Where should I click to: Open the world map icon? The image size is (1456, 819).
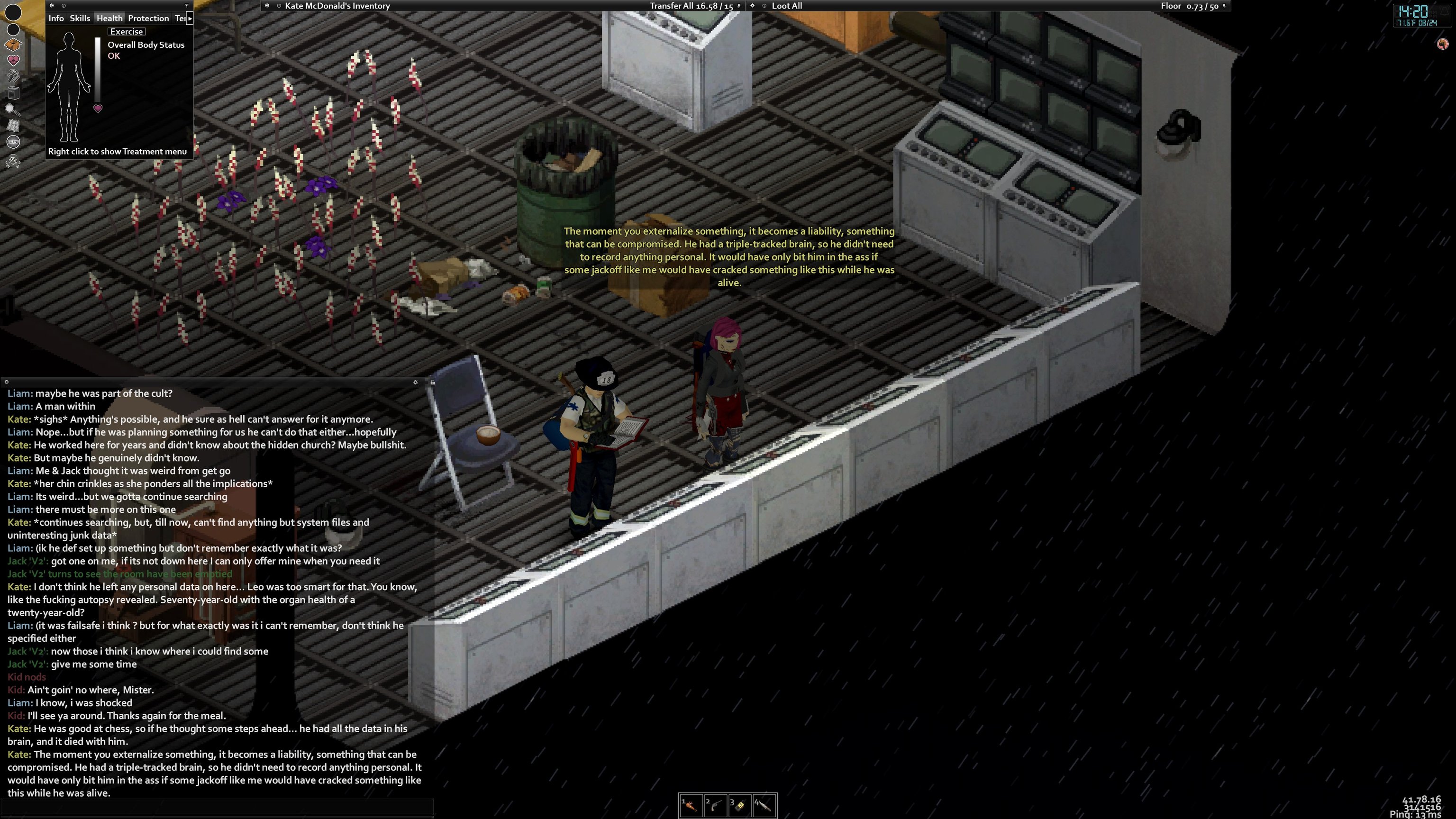pyautogui.click(x=13, y=126)
